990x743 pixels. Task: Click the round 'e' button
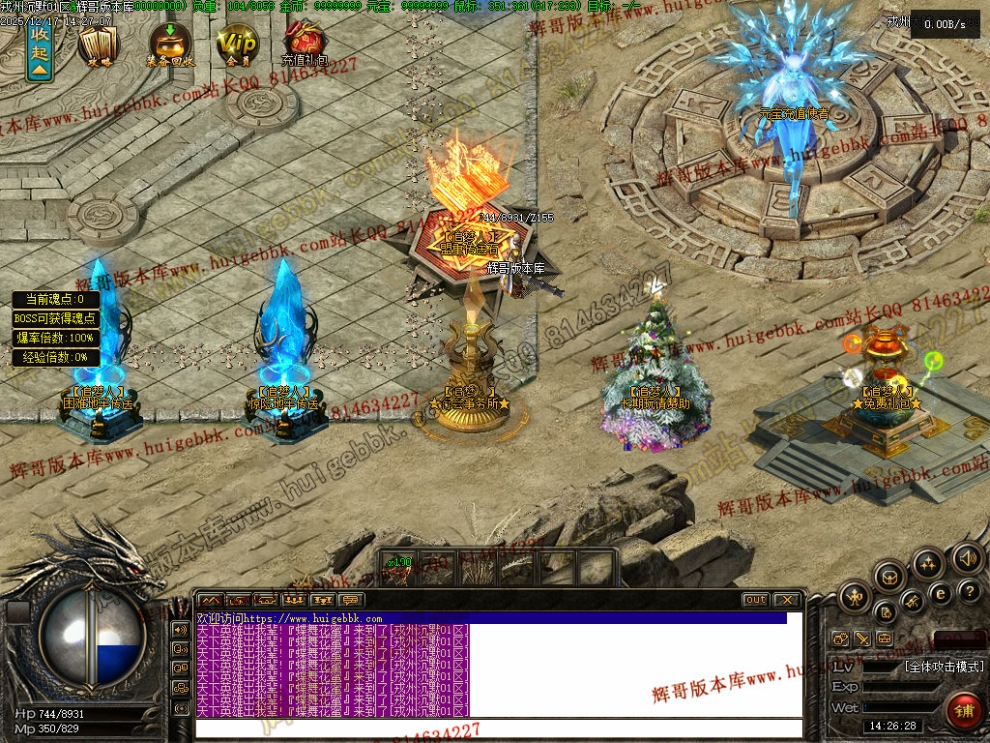point(940,593)
